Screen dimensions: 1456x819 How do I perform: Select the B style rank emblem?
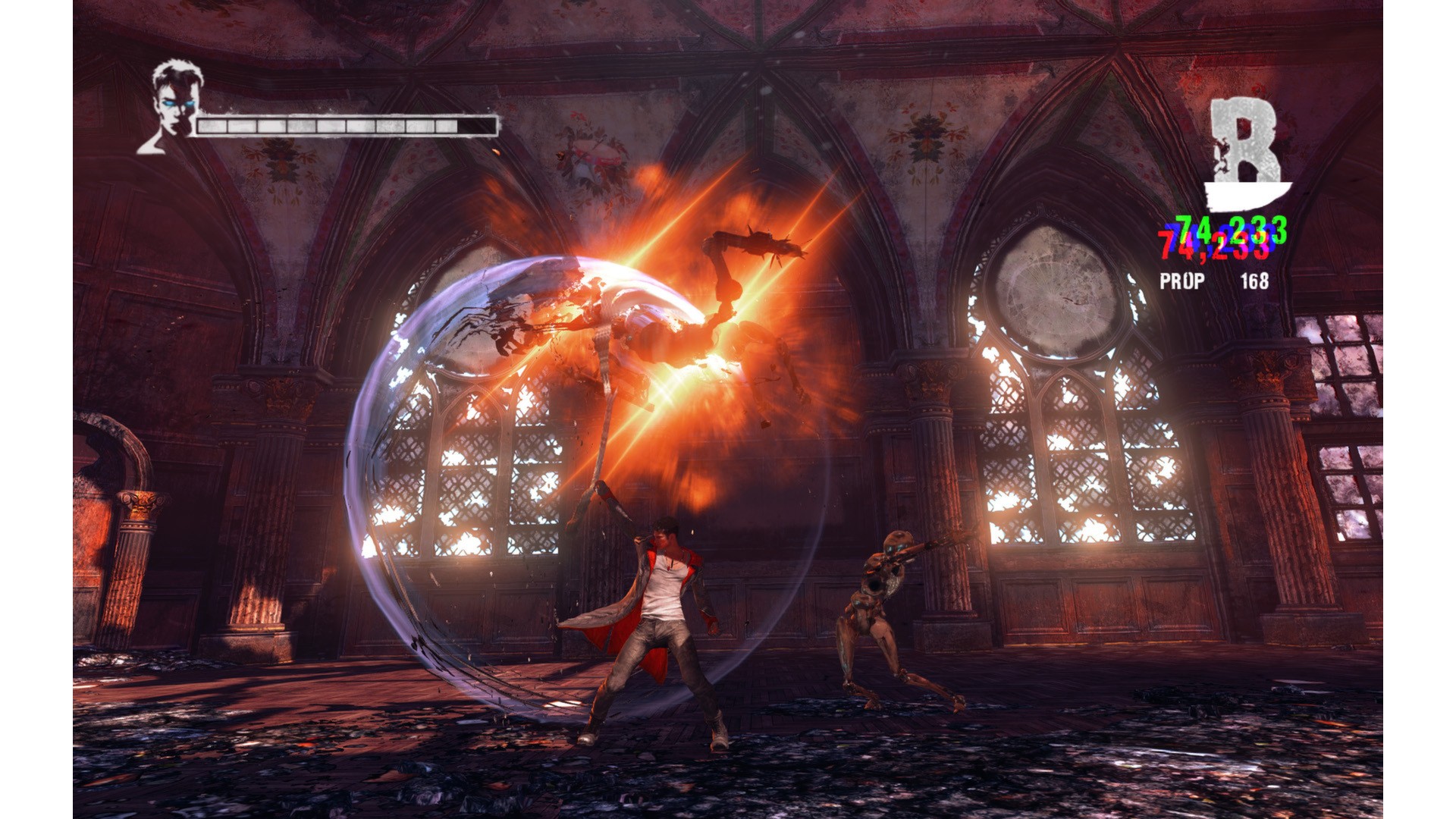click(x=1246, y=152)
